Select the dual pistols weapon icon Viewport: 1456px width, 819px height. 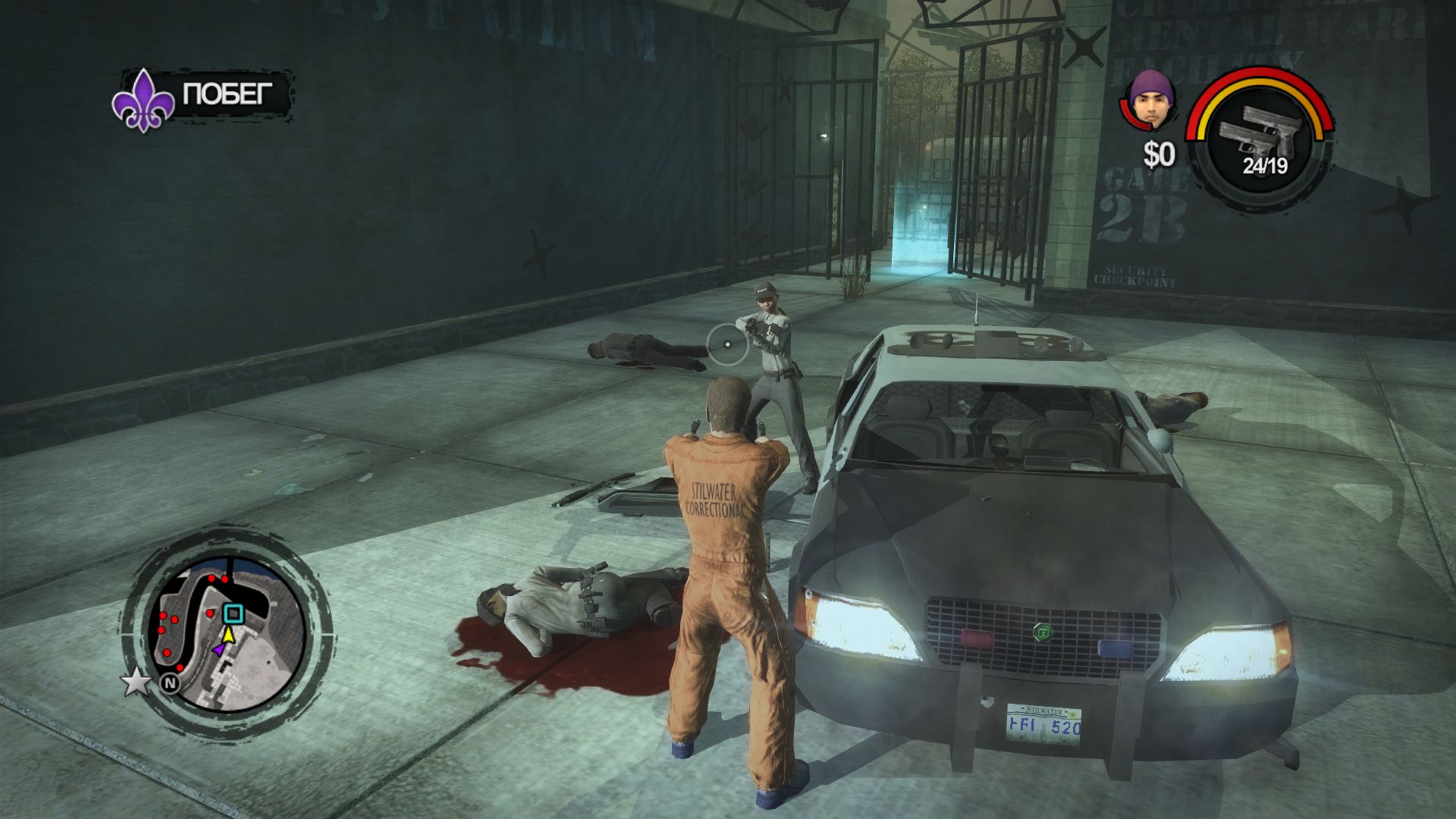click(x=1259, y=130)
